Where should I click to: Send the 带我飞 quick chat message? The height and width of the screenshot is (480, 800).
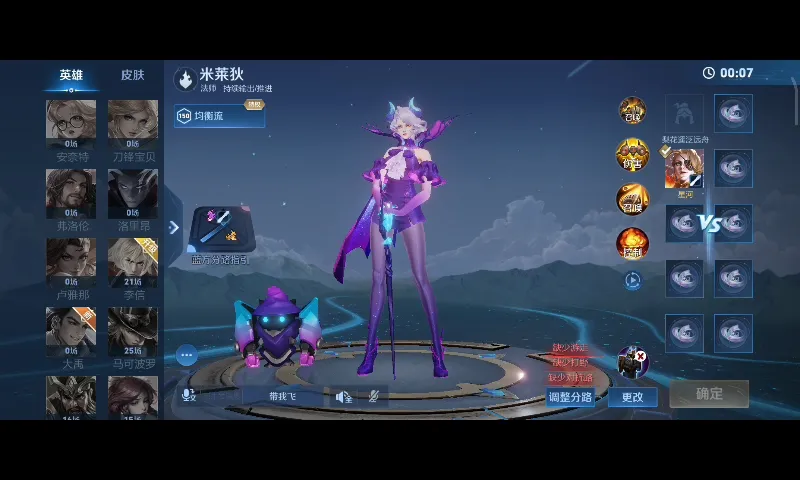tap(283, 397)
